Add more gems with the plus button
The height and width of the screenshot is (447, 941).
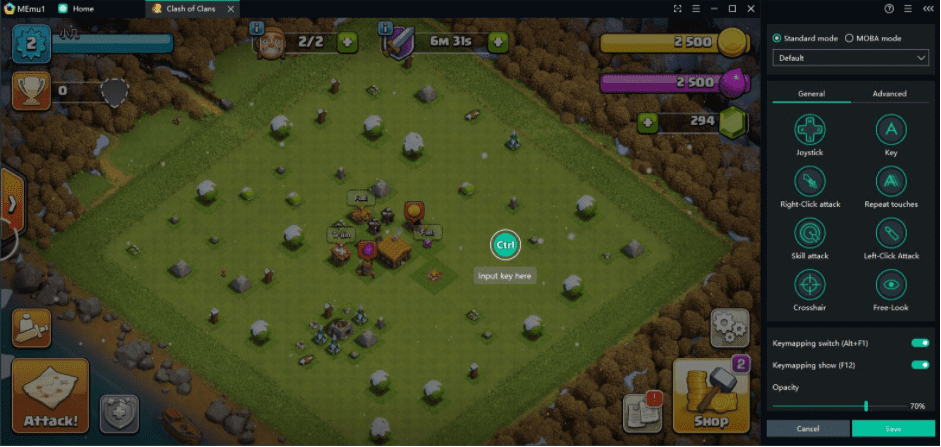(648, 122)
